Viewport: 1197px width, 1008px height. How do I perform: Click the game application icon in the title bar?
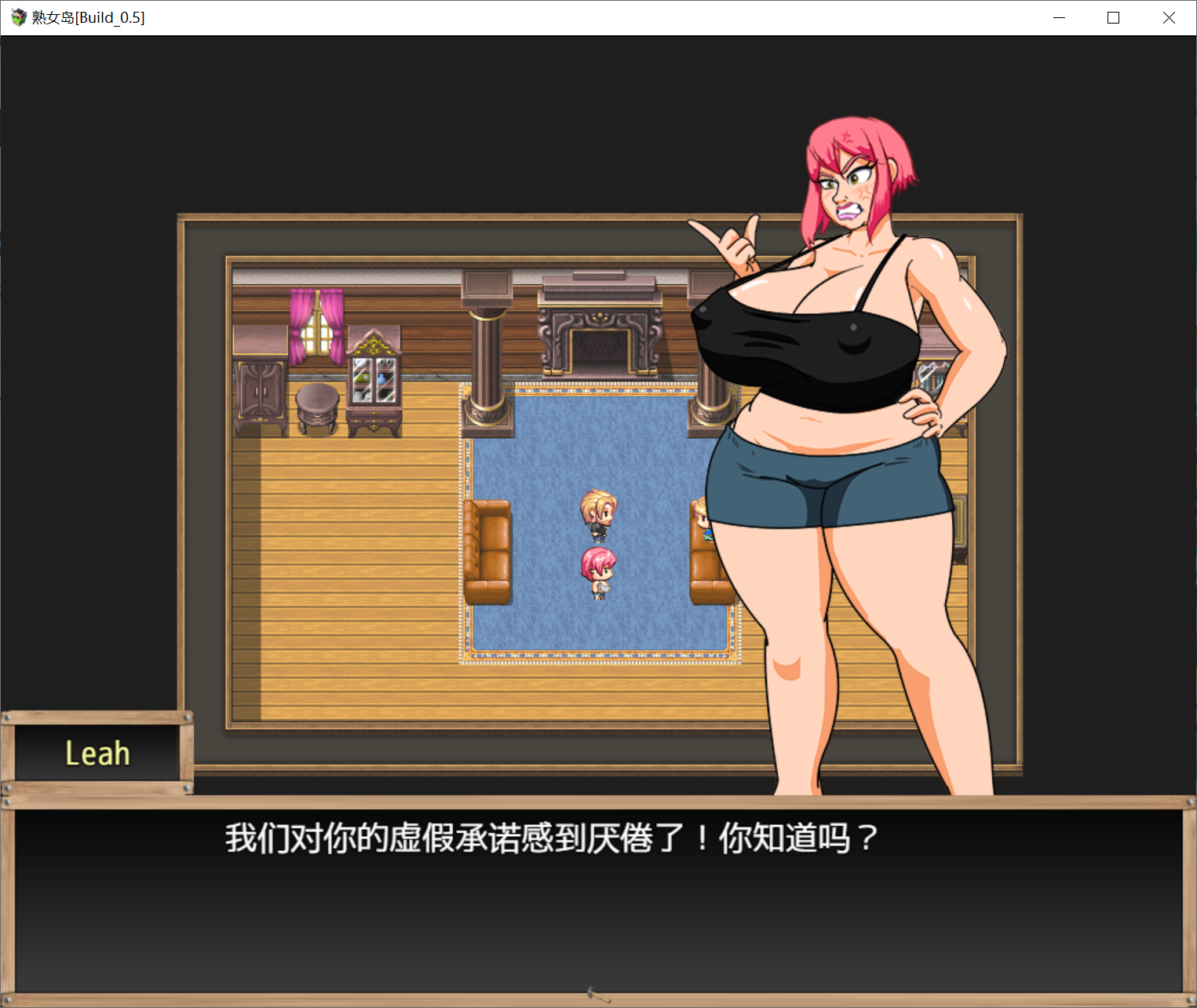[16, 16]
